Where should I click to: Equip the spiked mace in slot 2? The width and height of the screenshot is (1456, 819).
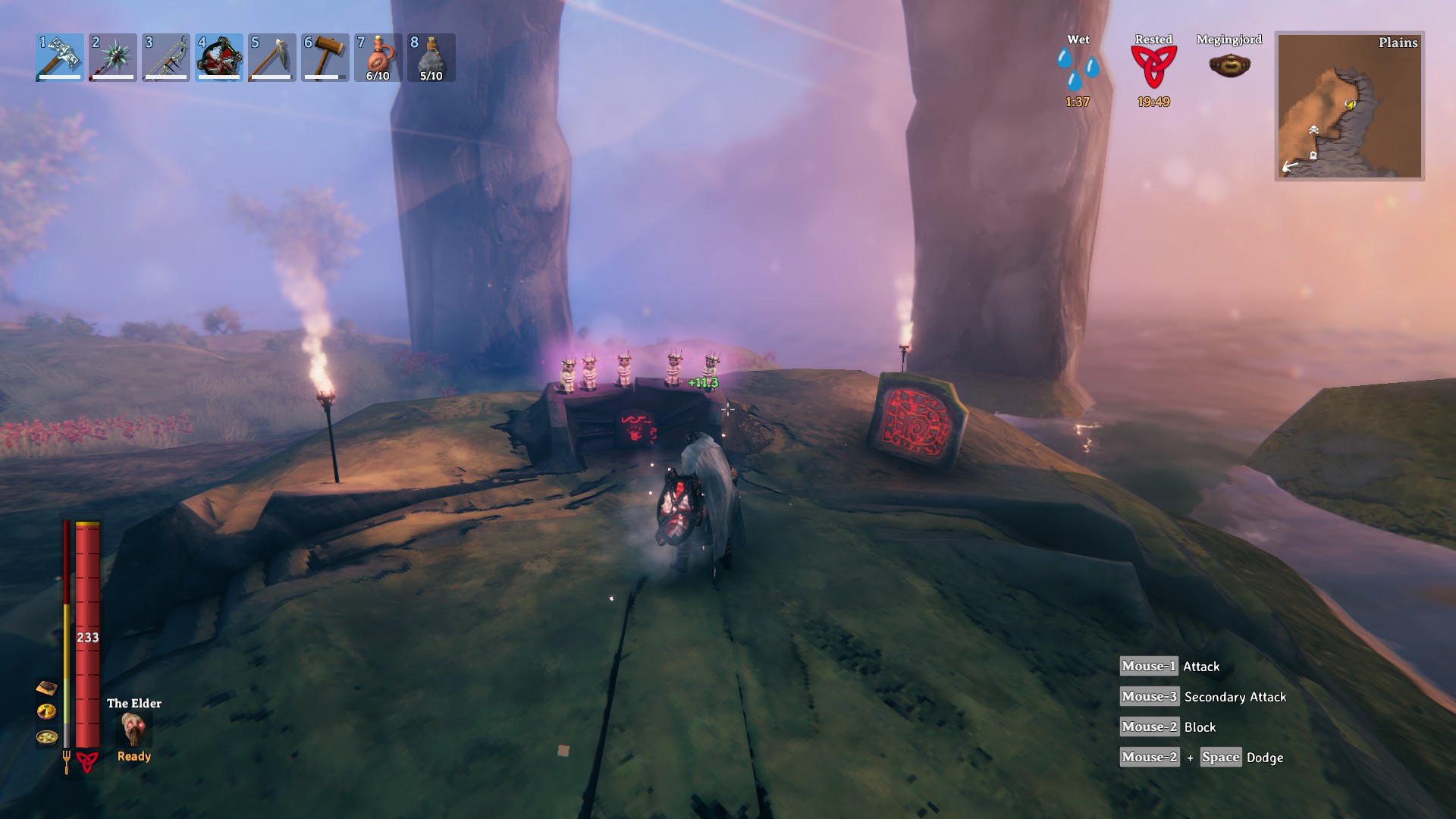point(113,57)
